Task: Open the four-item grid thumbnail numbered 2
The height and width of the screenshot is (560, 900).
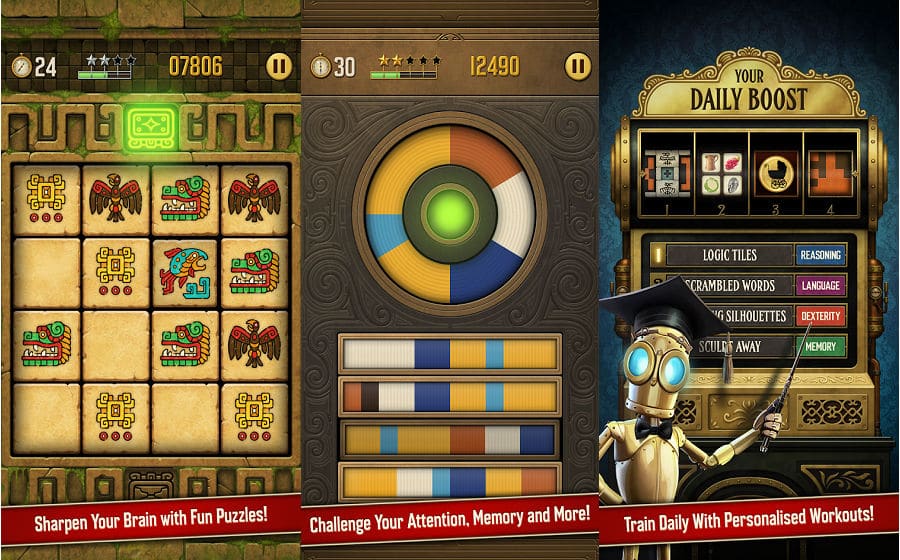Action: [720, 173]
